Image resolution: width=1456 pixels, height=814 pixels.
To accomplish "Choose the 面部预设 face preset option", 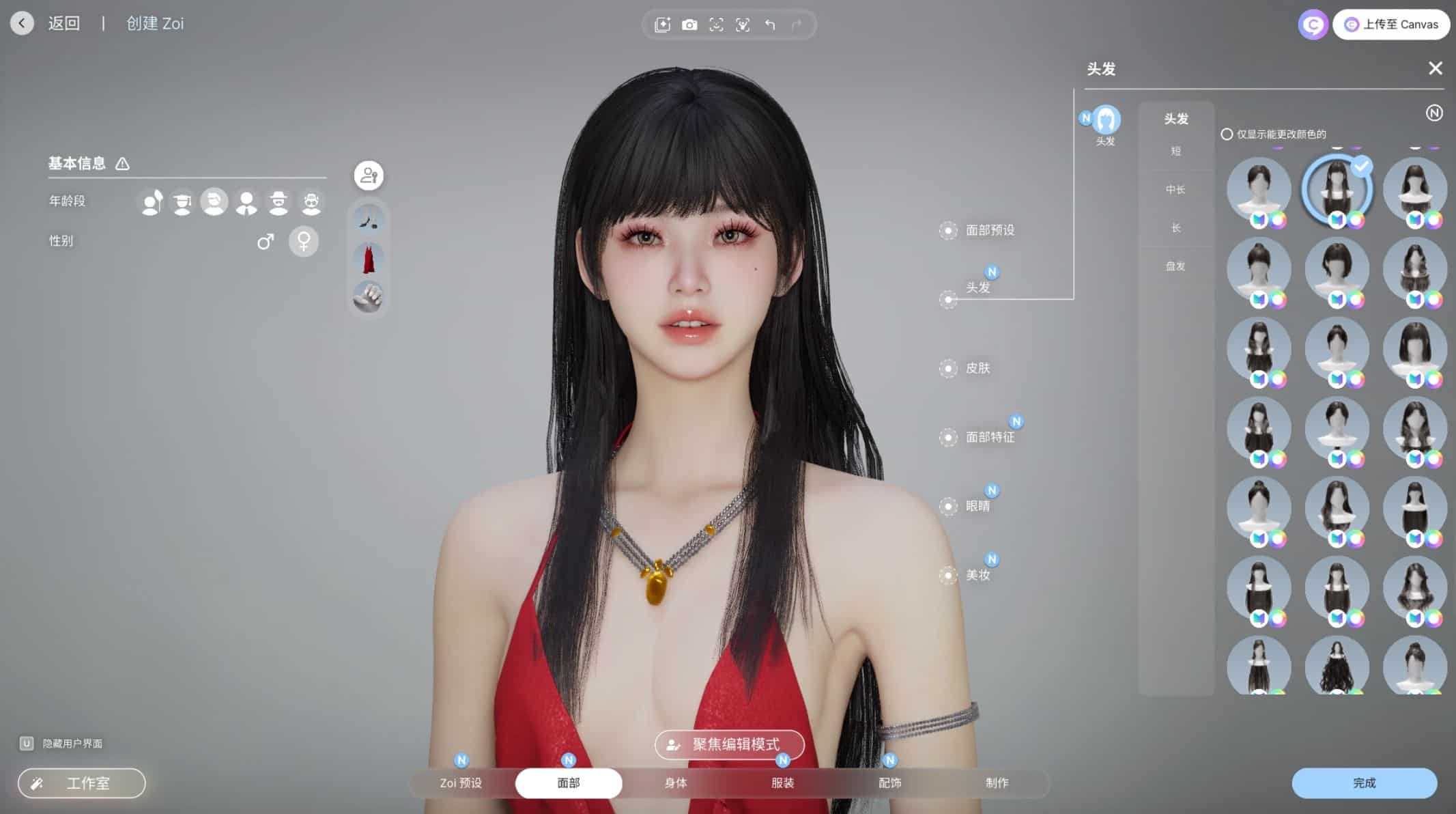I will (x=989, y=230).
